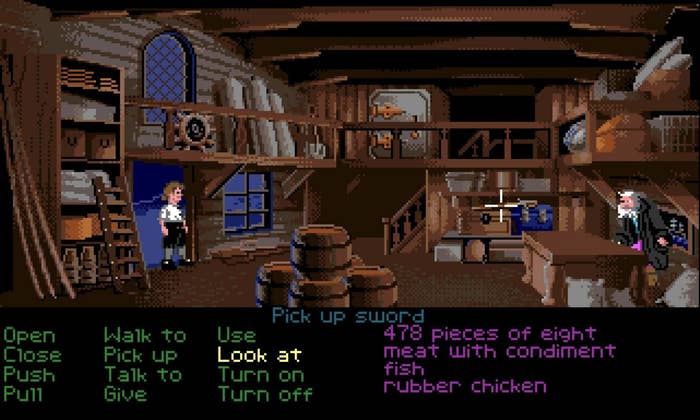This screenshot has height=420, width=700.
Task: Choose meat with condiment from inventory
Action: [499, 351]
